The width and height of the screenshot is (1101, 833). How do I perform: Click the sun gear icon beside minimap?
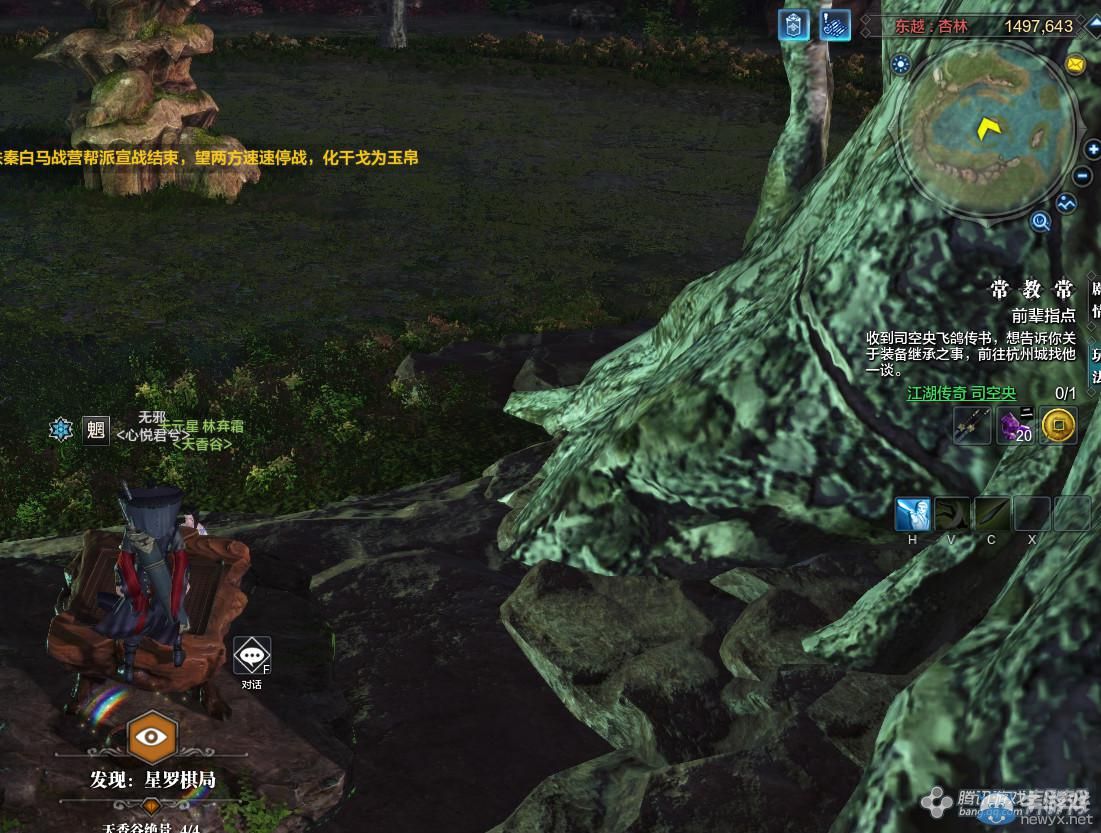pyautogui.click(x=901, y=65)
